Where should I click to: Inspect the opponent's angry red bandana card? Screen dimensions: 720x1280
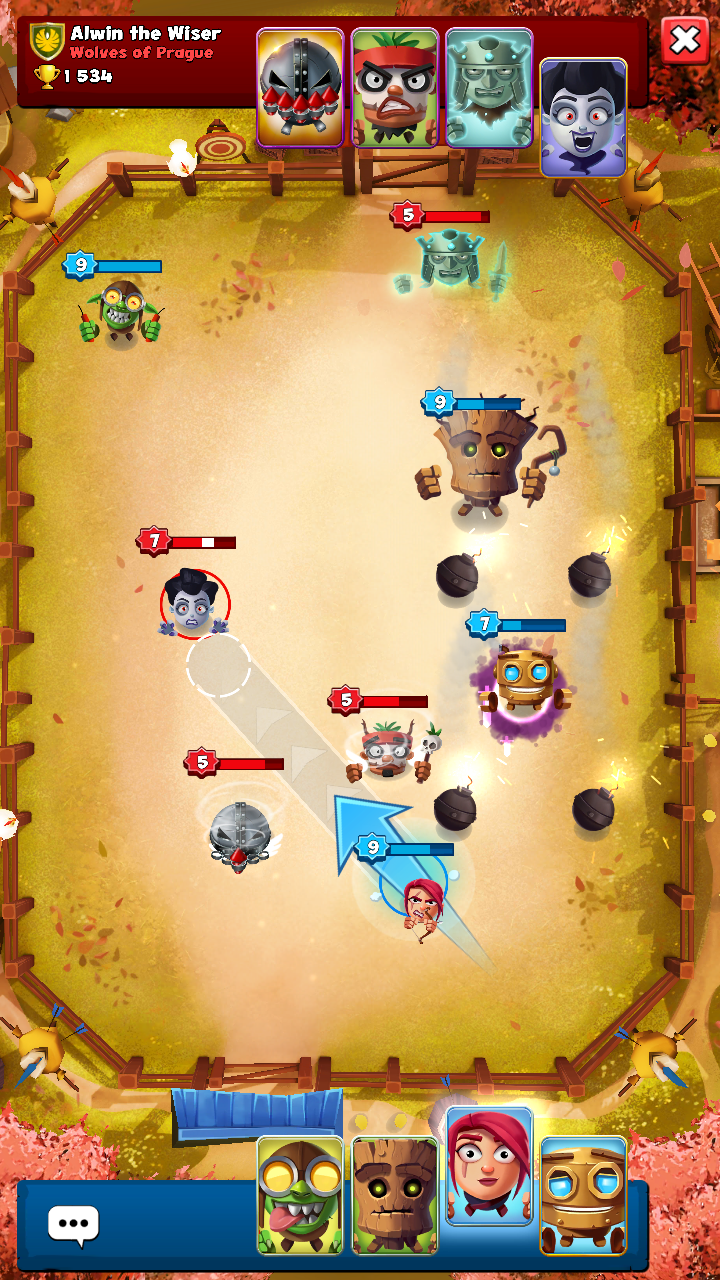point(395,88)
